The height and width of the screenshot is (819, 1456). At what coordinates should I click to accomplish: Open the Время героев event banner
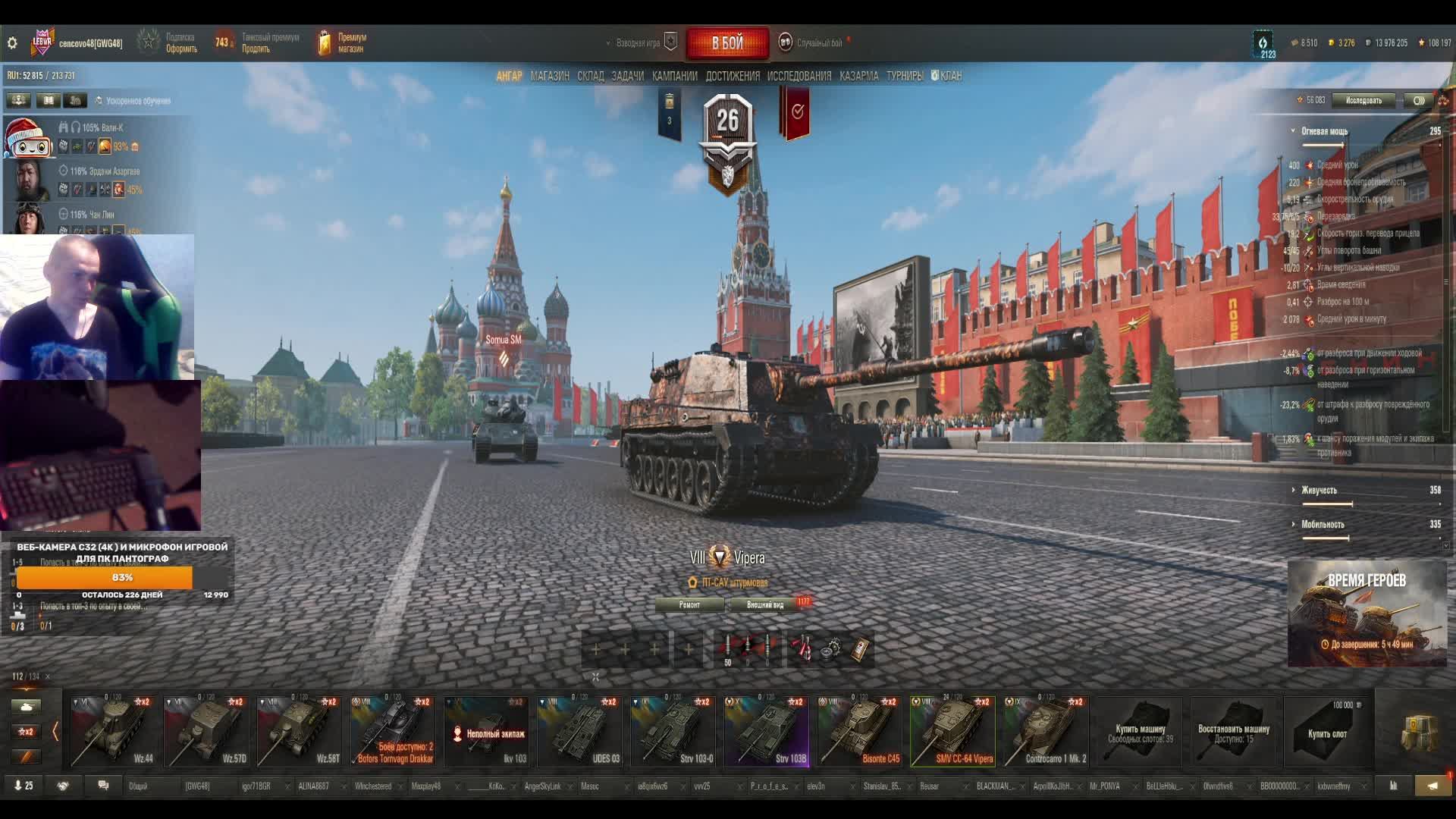(1367, 613)
